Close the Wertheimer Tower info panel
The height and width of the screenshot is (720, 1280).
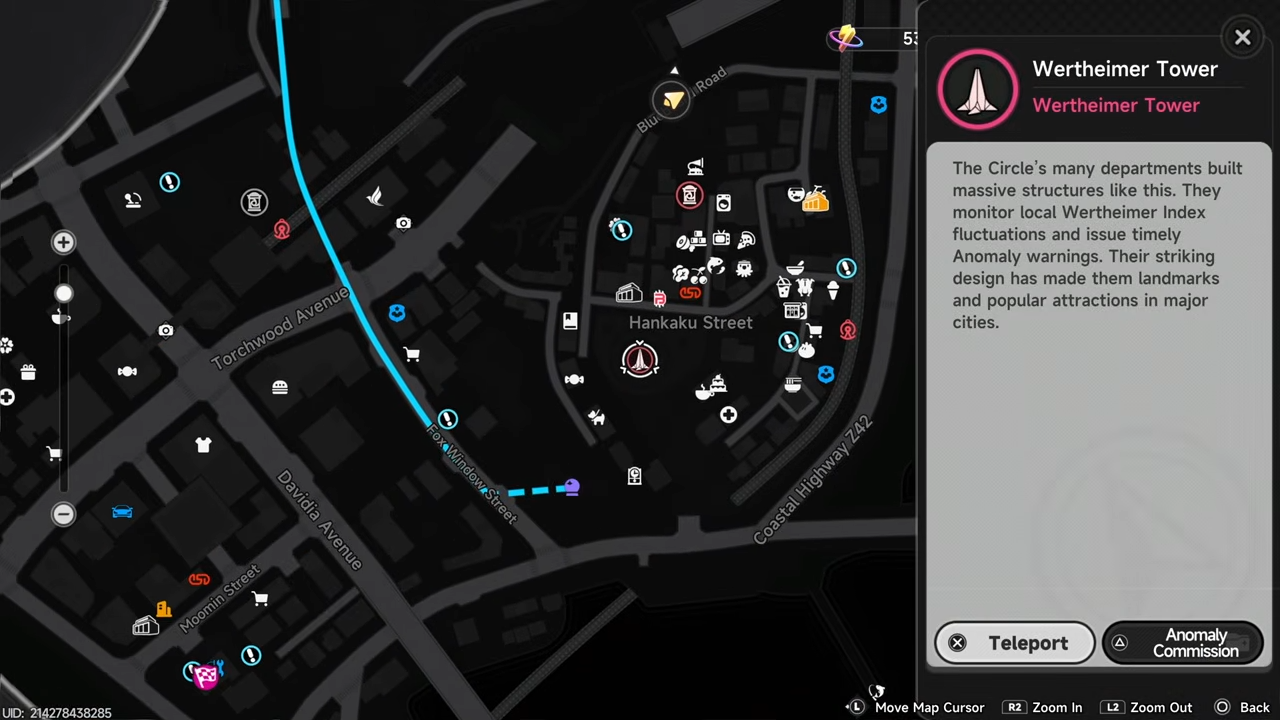click(x=1242, y=38)
